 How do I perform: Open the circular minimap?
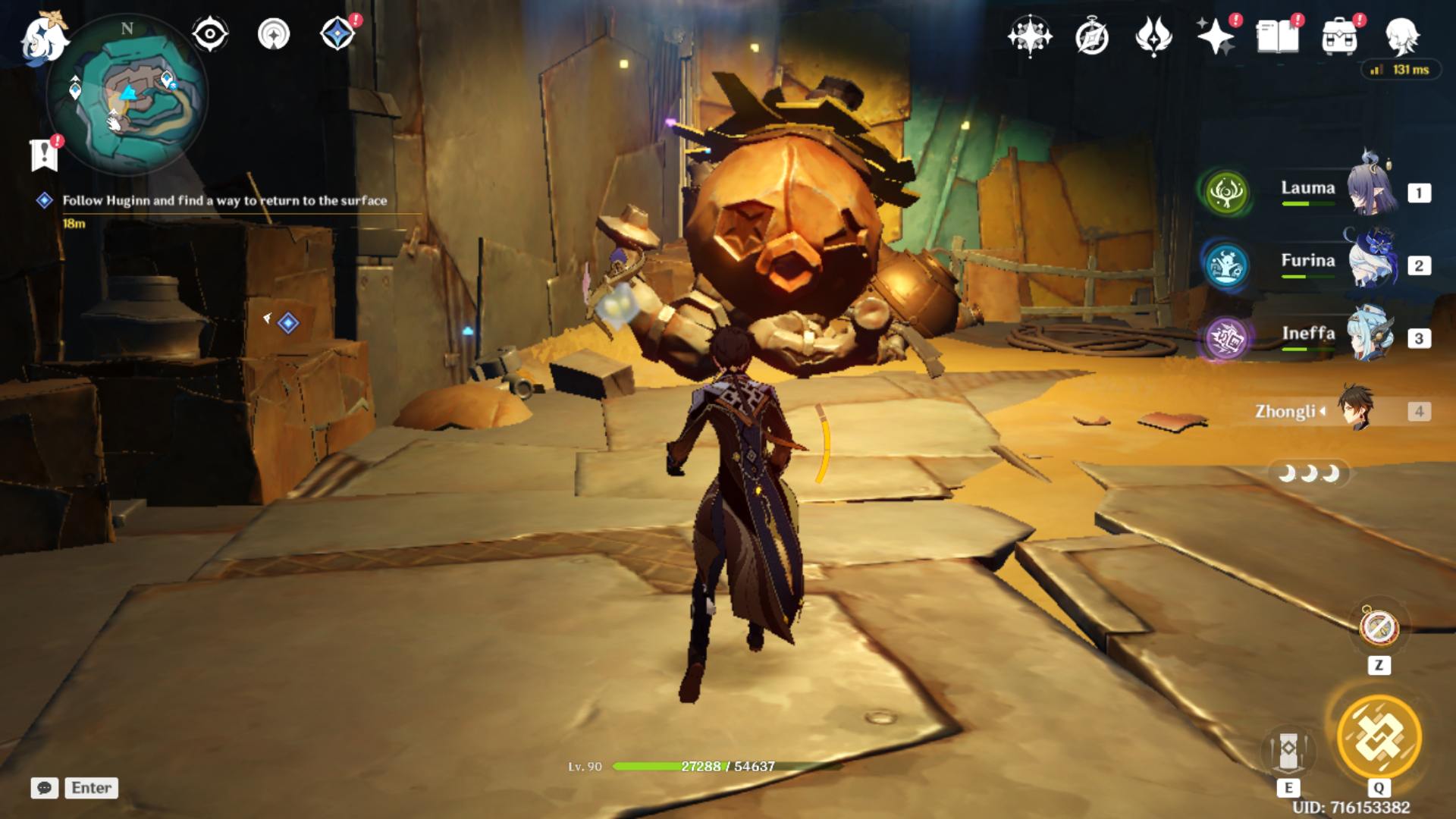tap(127, 96)
